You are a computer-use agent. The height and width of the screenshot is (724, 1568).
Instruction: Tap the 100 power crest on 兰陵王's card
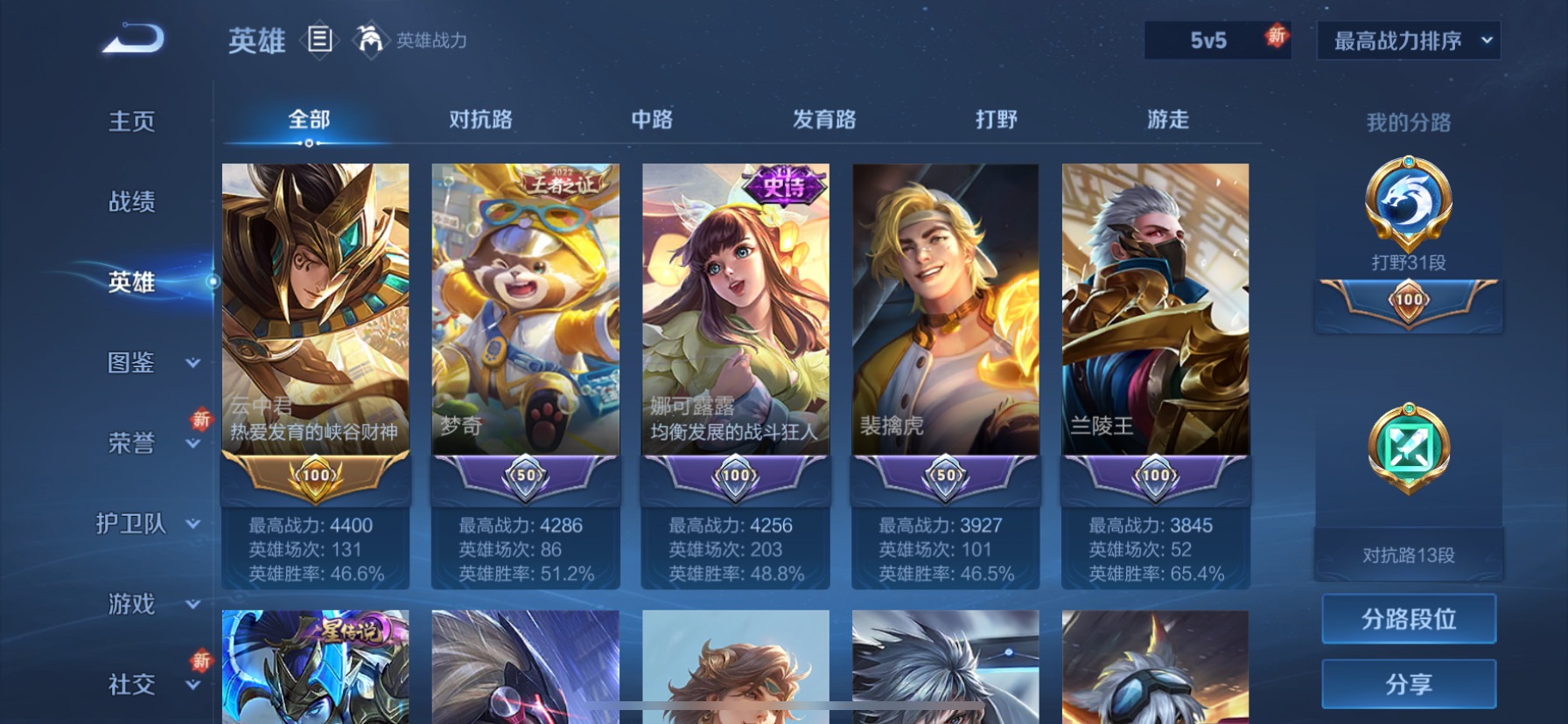[1155, 477]
